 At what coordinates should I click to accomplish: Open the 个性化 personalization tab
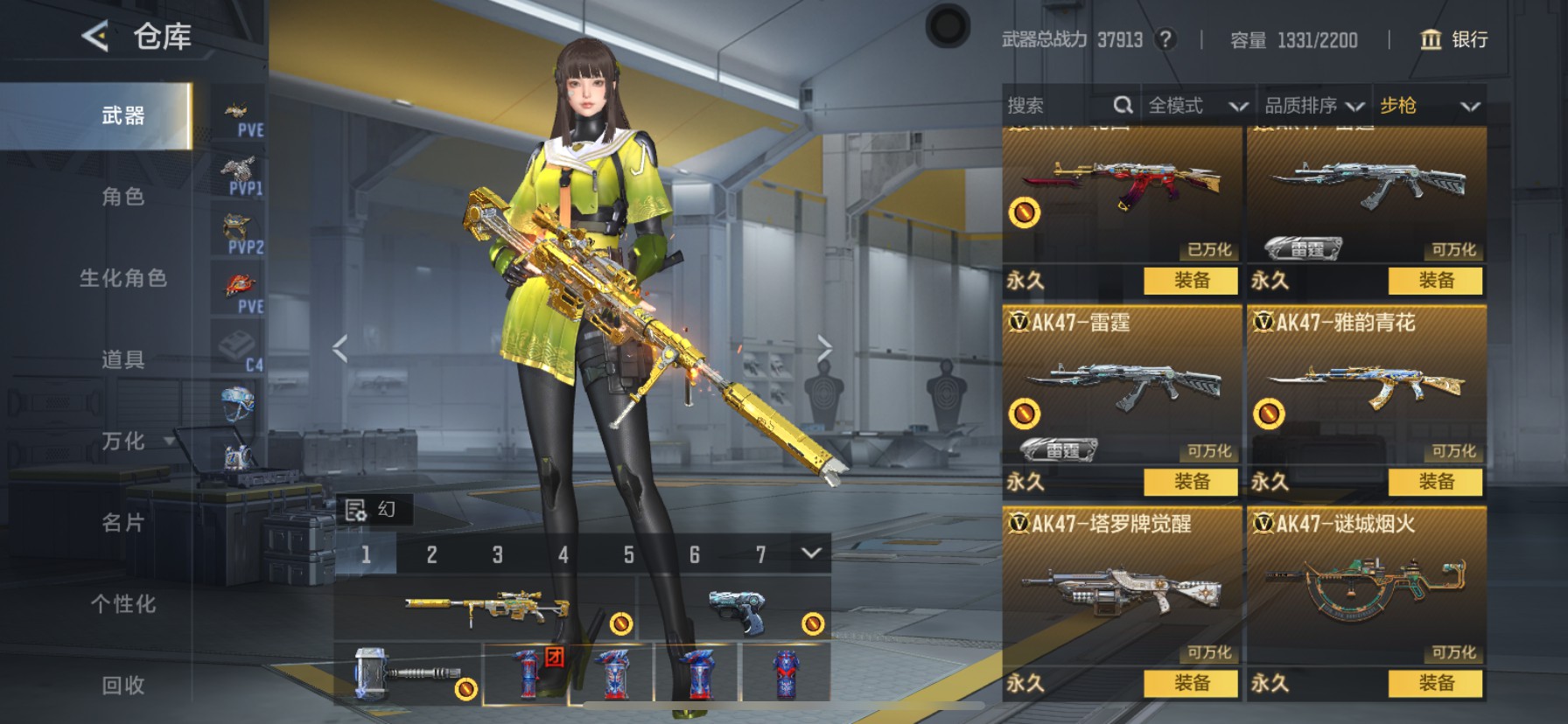122,604
